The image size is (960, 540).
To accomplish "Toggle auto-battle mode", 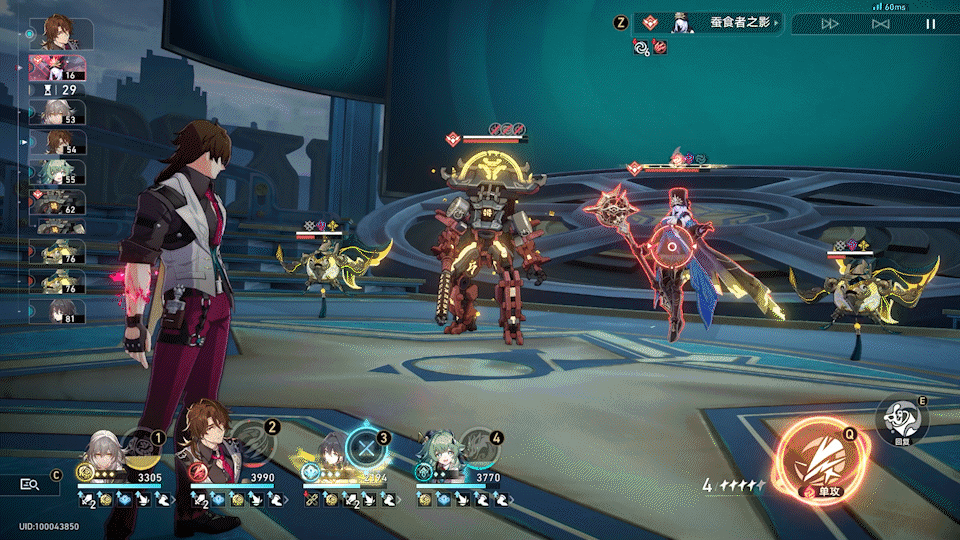I will (x=880, y=24).
